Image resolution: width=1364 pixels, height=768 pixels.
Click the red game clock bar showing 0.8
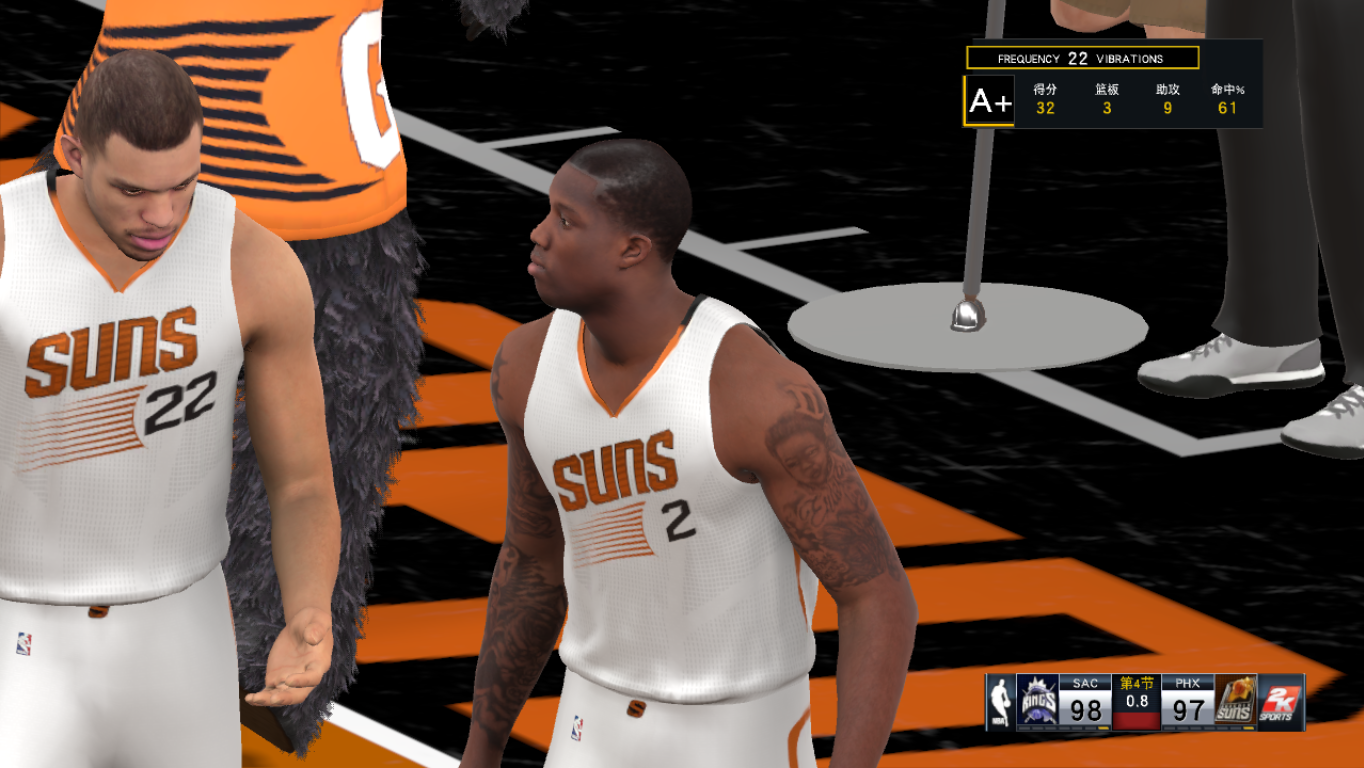click(x=1136, y=723)
